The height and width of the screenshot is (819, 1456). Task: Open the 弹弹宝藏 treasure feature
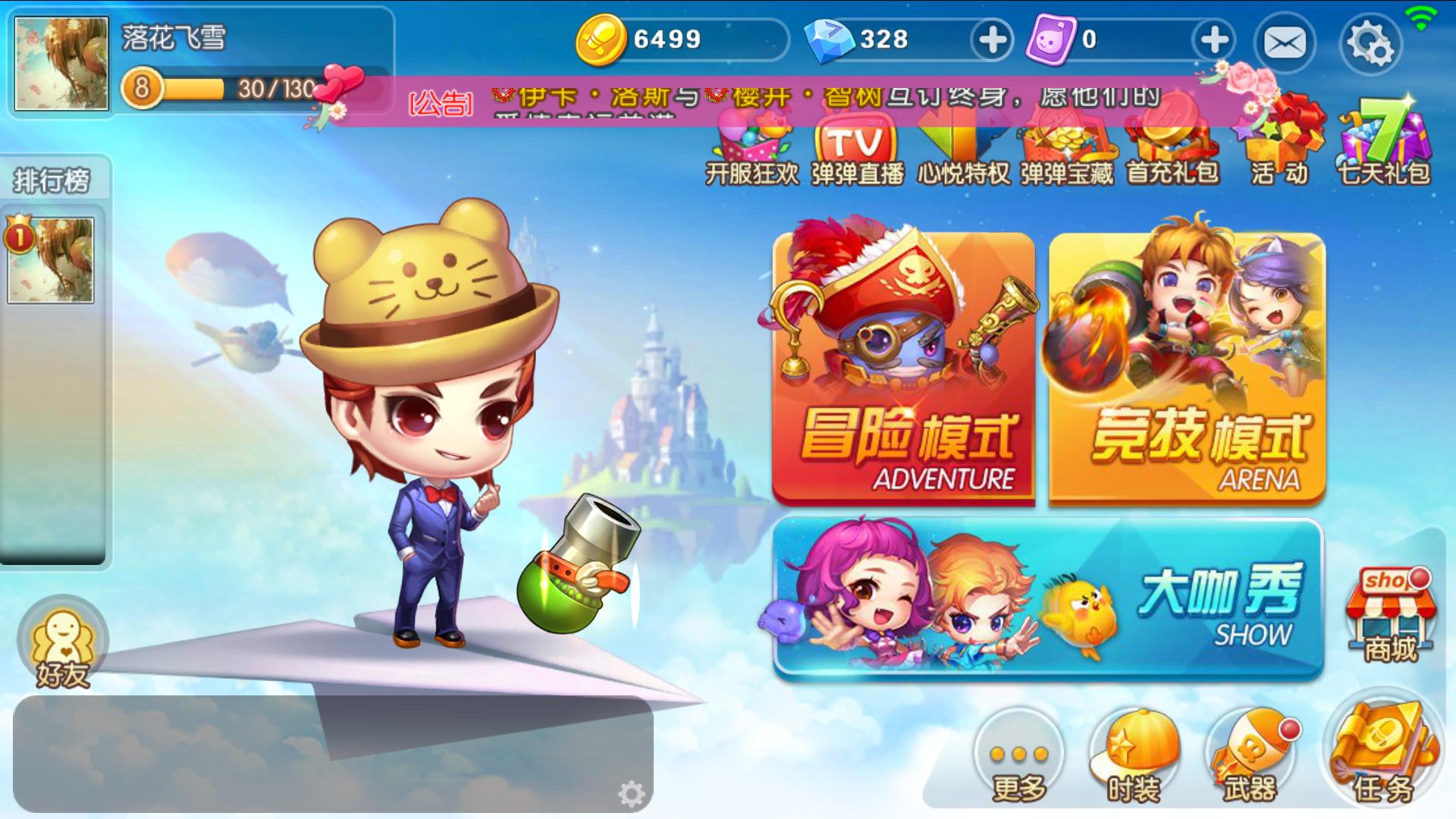[1065, 148]
